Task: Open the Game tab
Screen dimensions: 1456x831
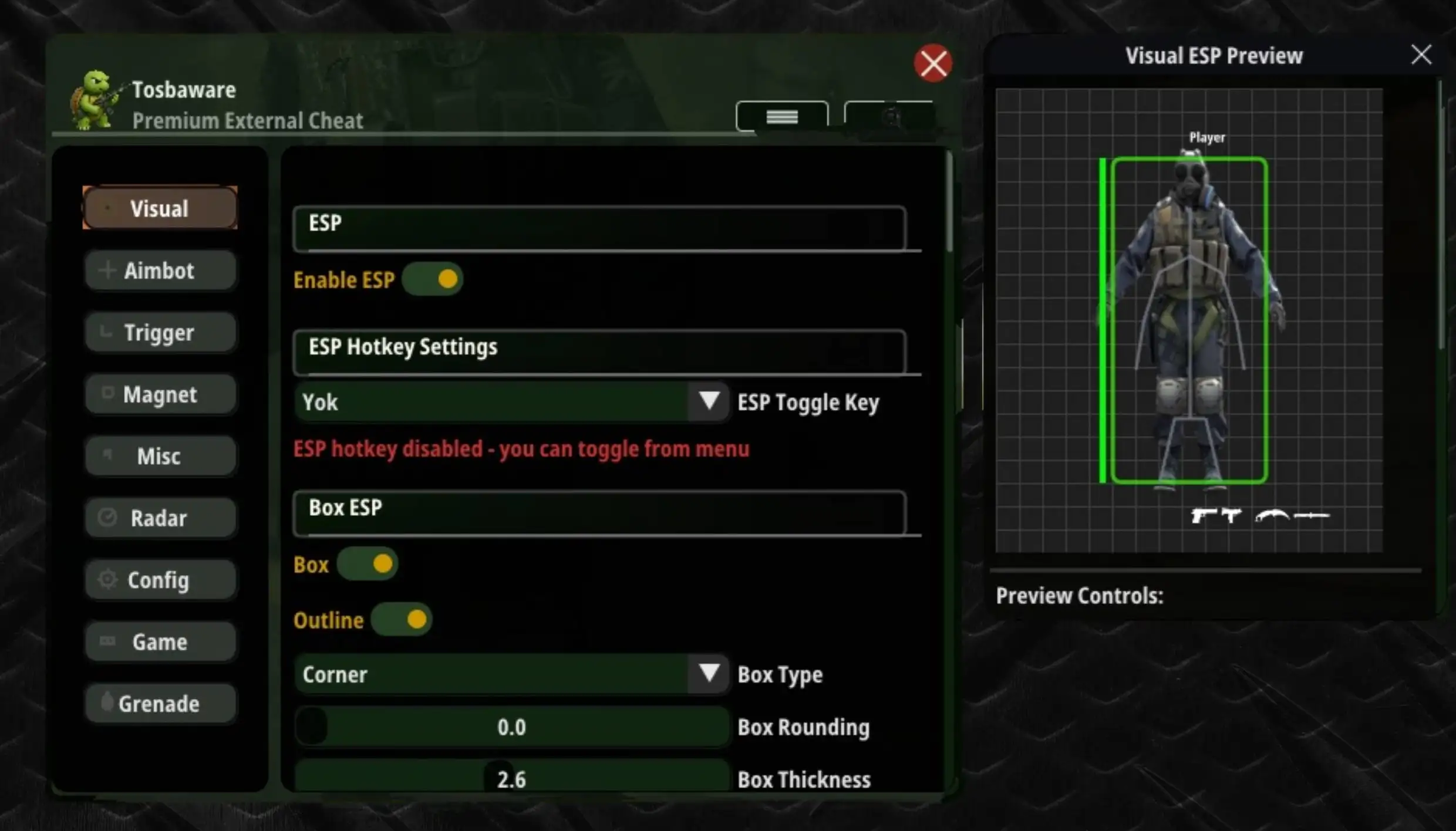Action: point(160,641)
